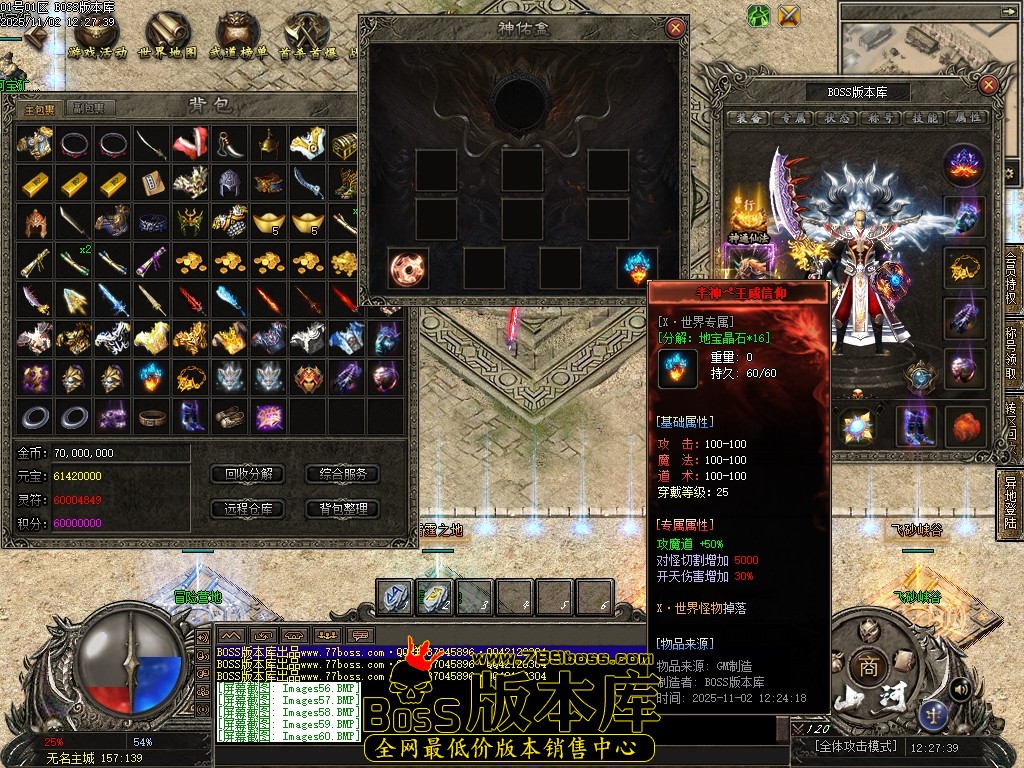Viewport: 1024px width, 768px height.
Task: Open 综合服务 from the bag panel
Action: 343,474
